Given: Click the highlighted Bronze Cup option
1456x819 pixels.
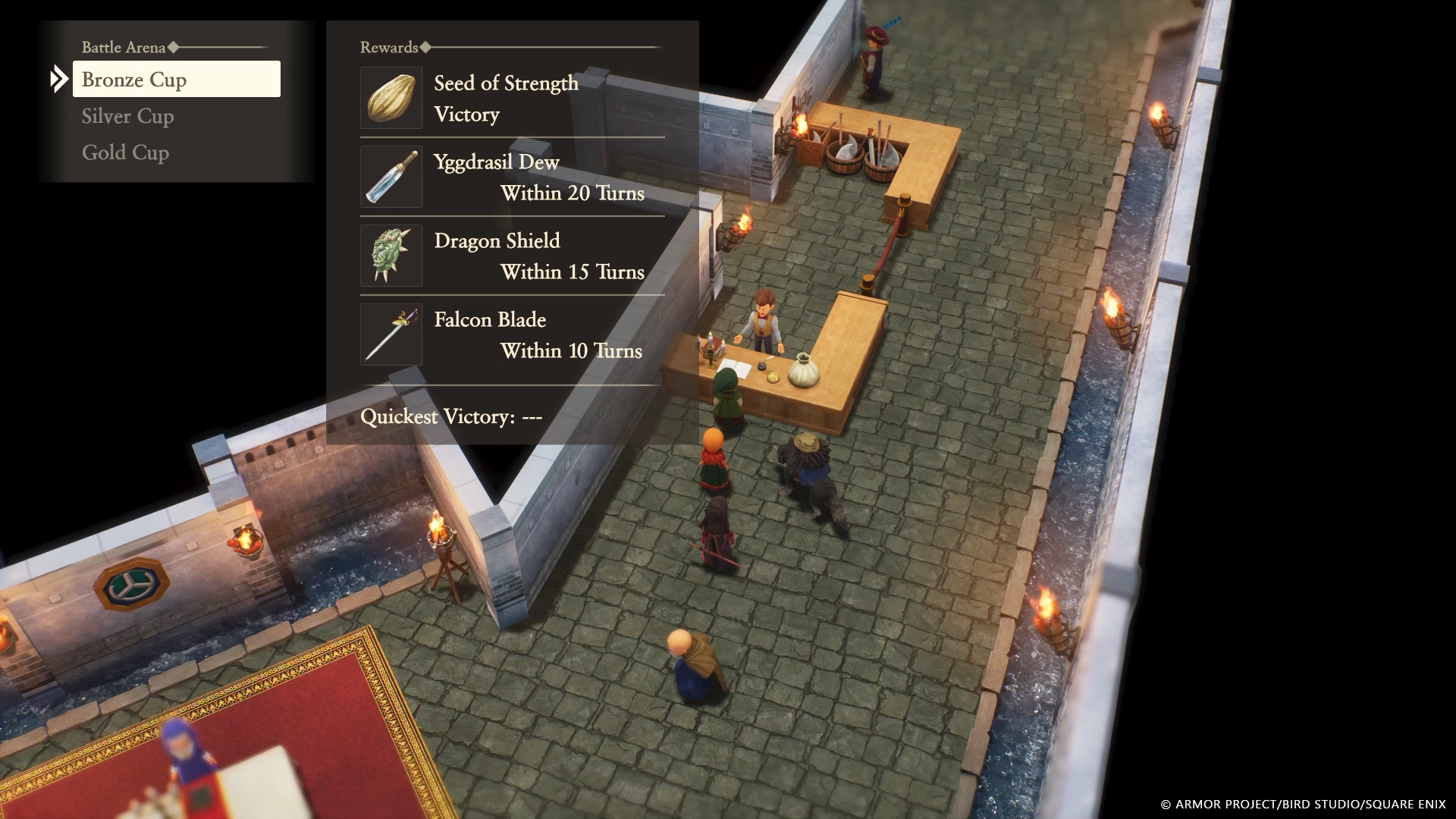Looking at the screenshot, I should 176,79.
